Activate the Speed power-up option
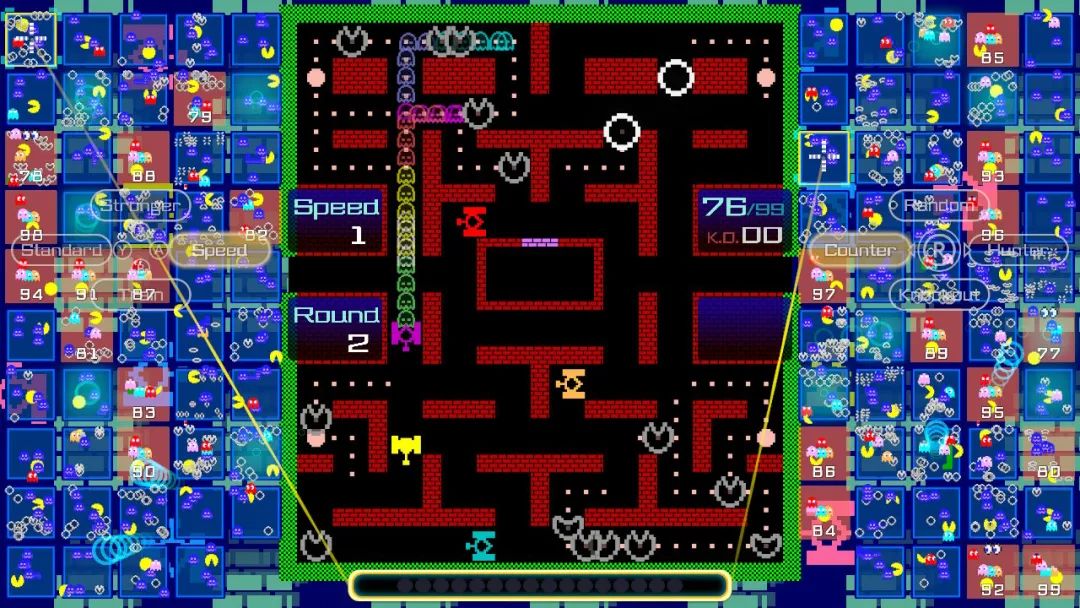The width and height of the screenshot is (1080, 608). 219,250
